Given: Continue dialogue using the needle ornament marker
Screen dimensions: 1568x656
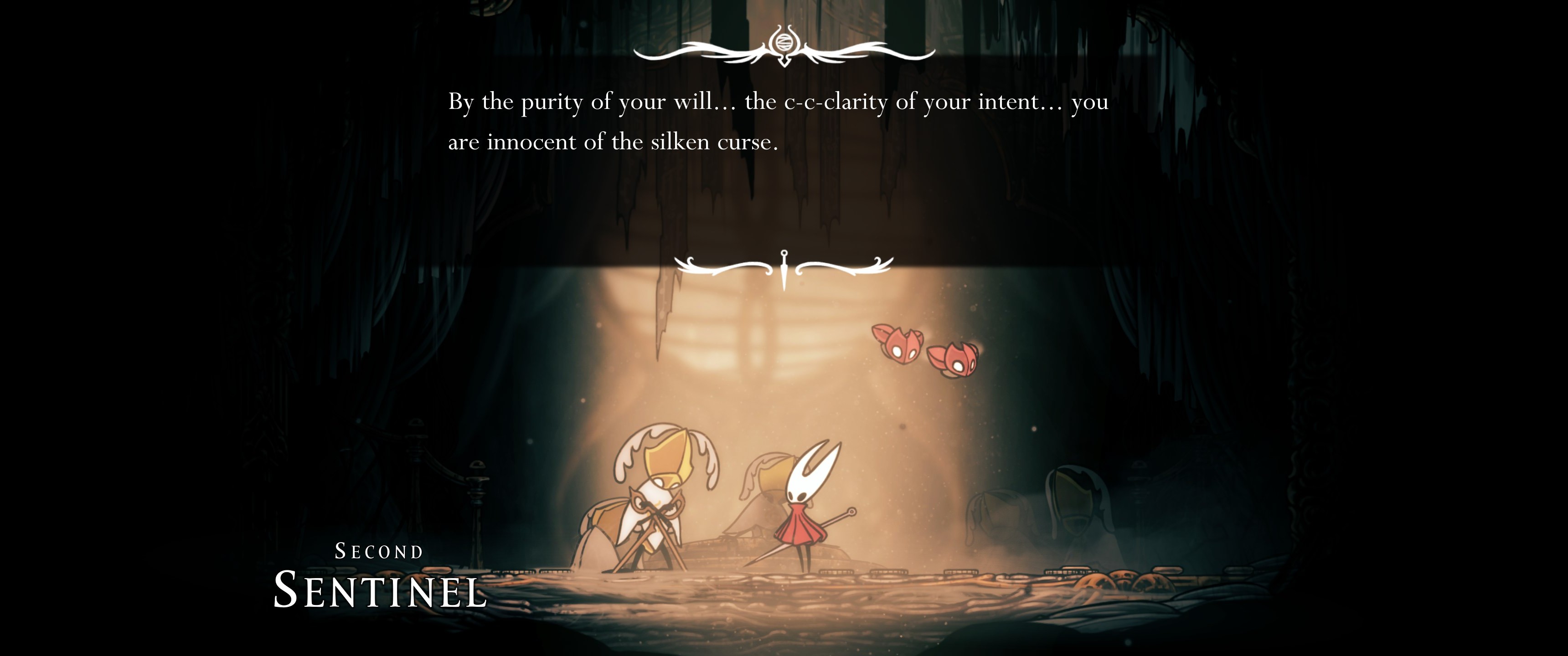Looking at the screenshot, I should tap(784, 268).
